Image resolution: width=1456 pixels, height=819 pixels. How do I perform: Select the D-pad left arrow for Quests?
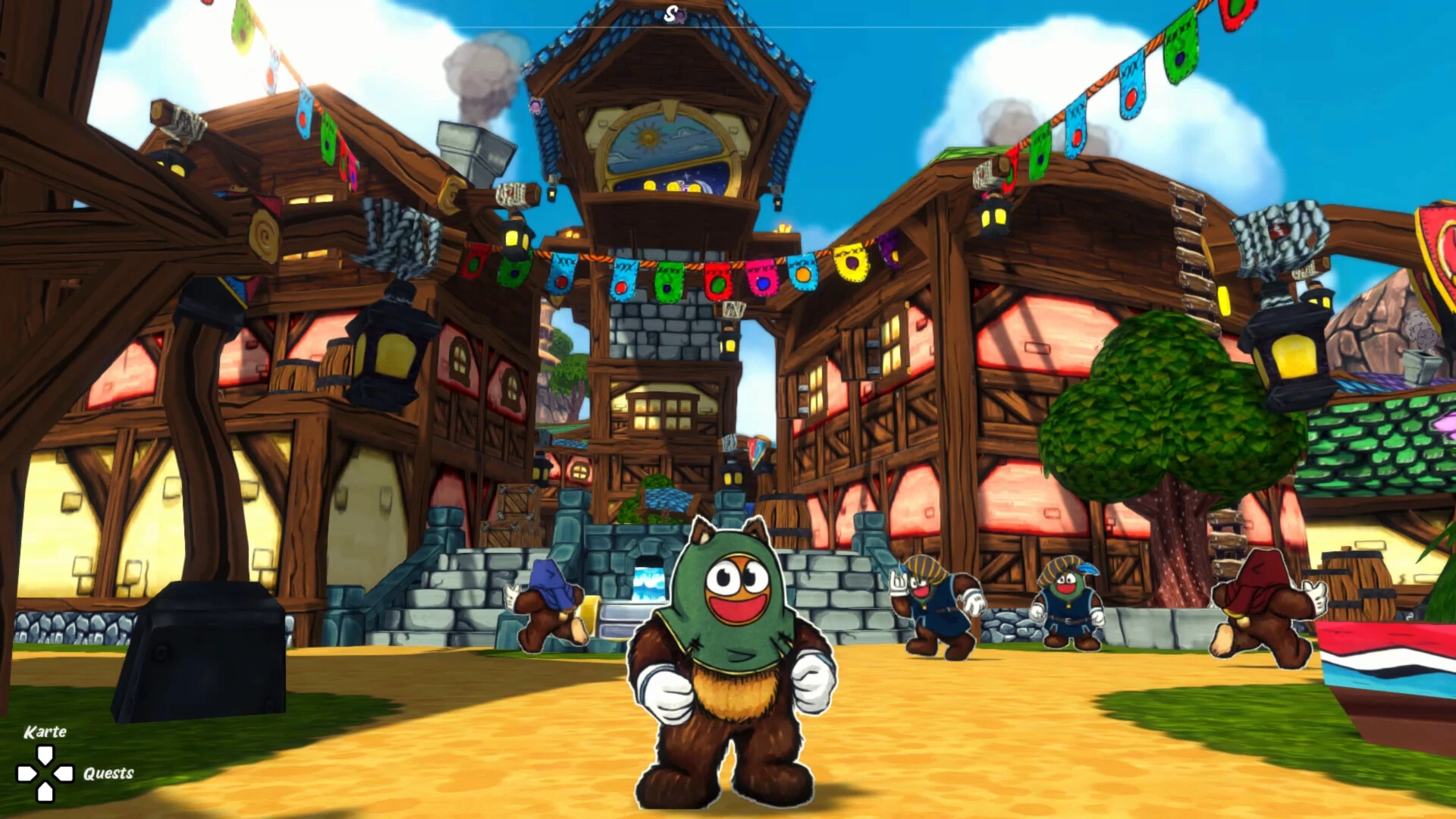(x=63, y=774)
